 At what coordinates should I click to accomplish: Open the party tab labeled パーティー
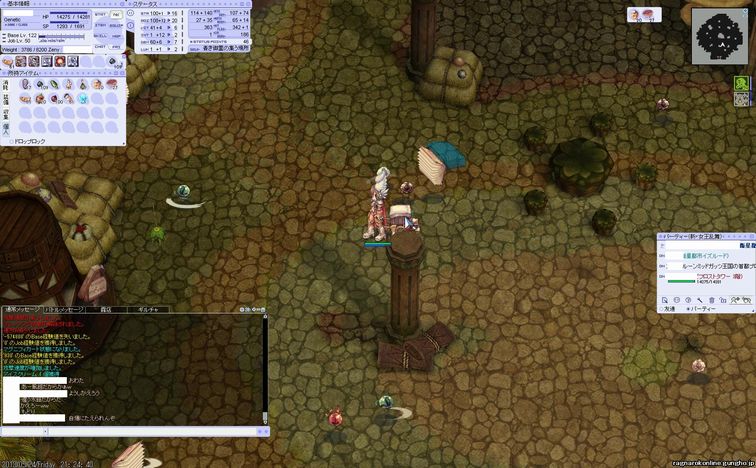[x=704, y=308]
